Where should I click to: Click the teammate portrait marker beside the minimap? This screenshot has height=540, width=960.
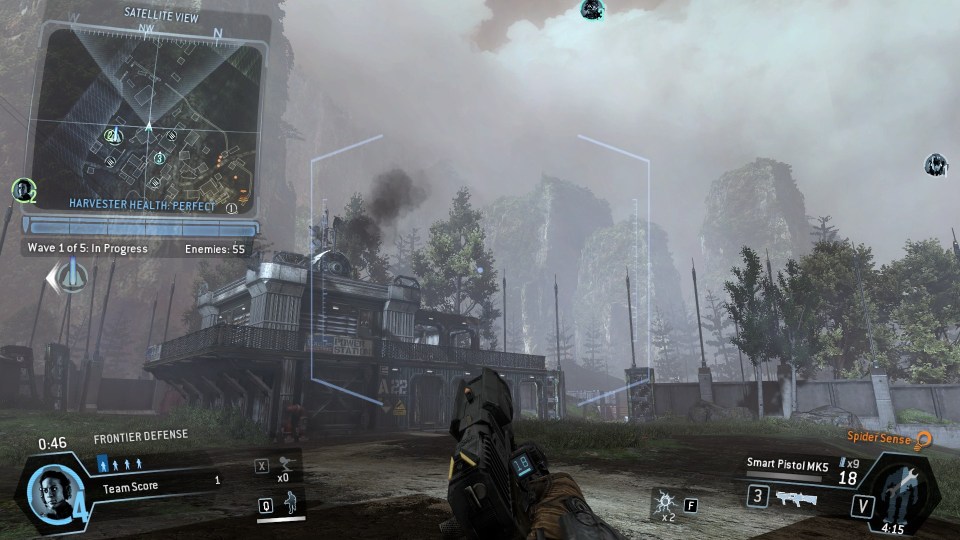pyautogui.click(x=20, y=188)
